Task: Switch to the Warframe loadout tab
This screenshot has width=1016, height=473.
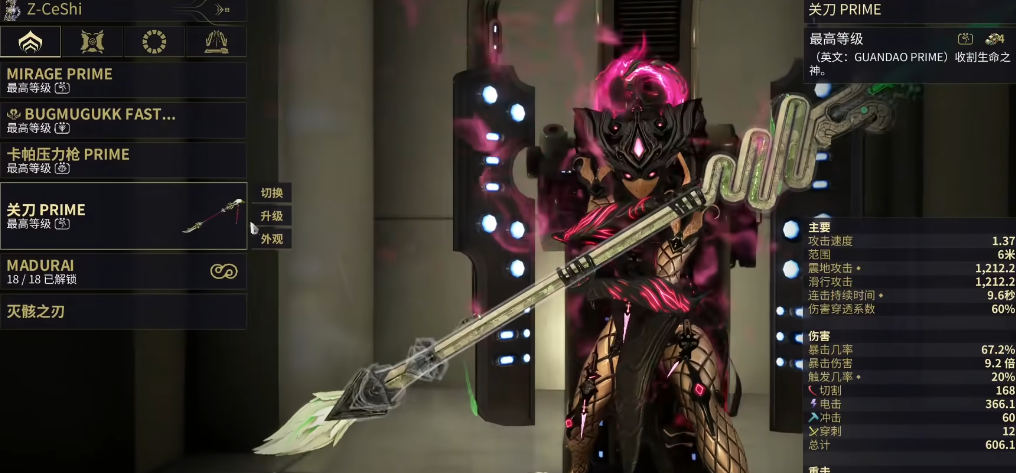Action: point(30,42)
